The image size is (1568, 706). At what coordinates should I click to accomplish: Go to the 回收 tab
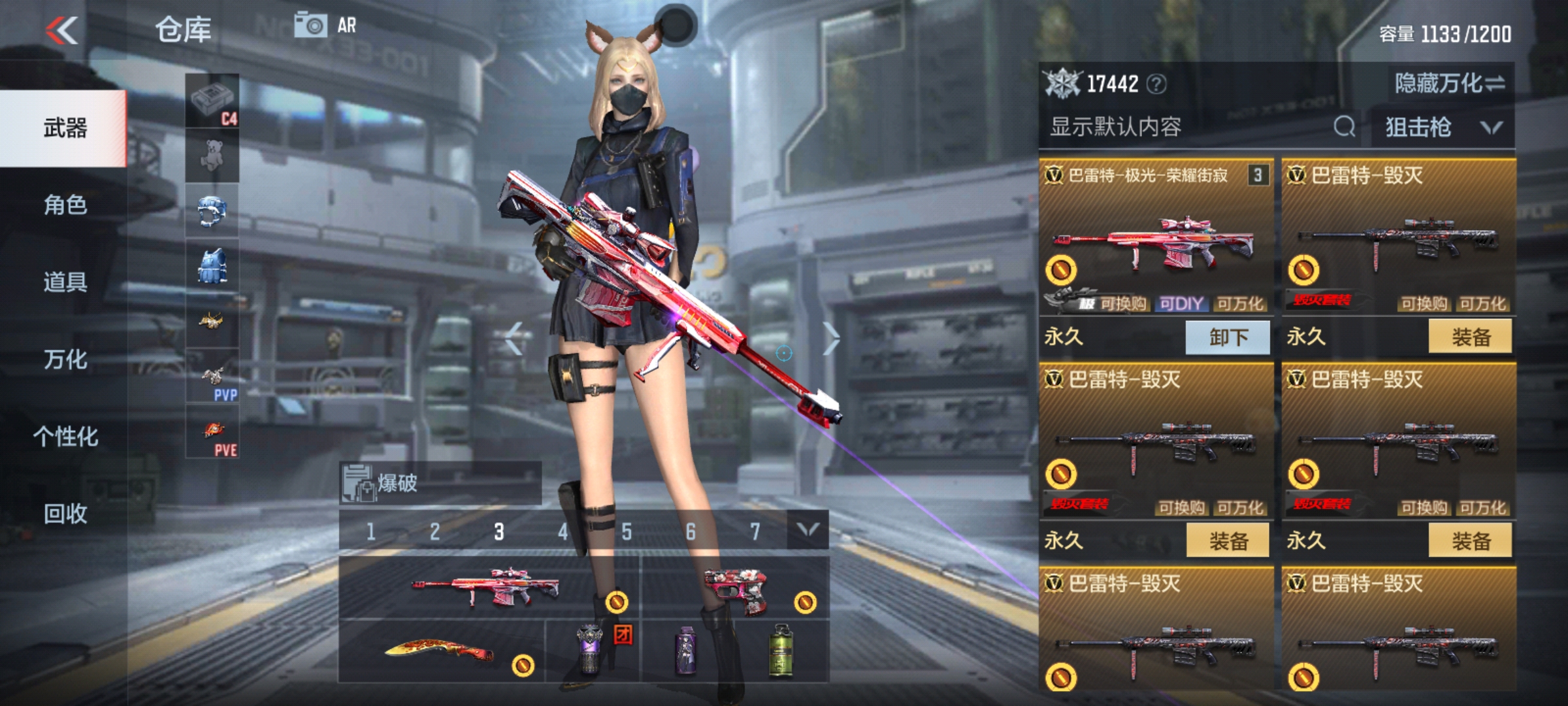[65, 514]
